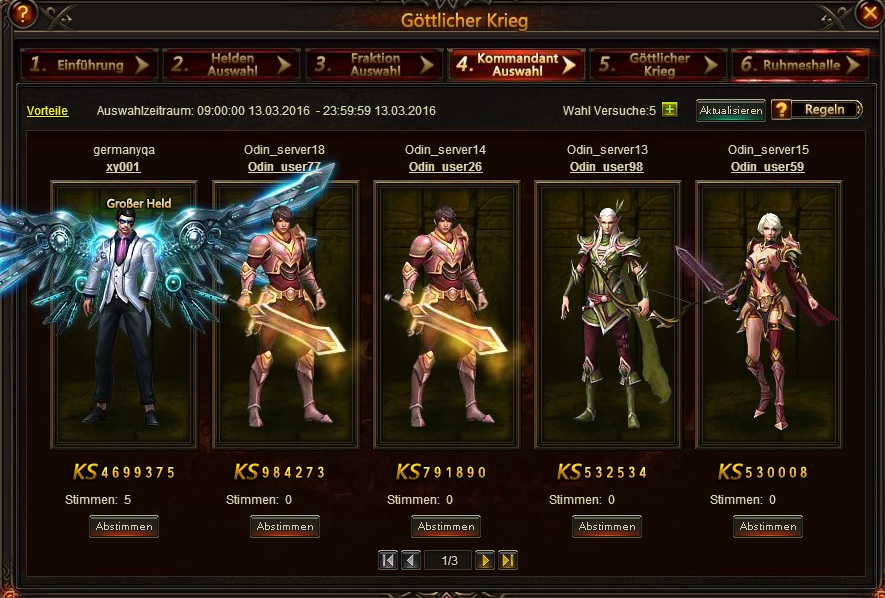Switch to the Einführung tab
The height and width of the screenshot is (598, 885).
coord(89,65)
